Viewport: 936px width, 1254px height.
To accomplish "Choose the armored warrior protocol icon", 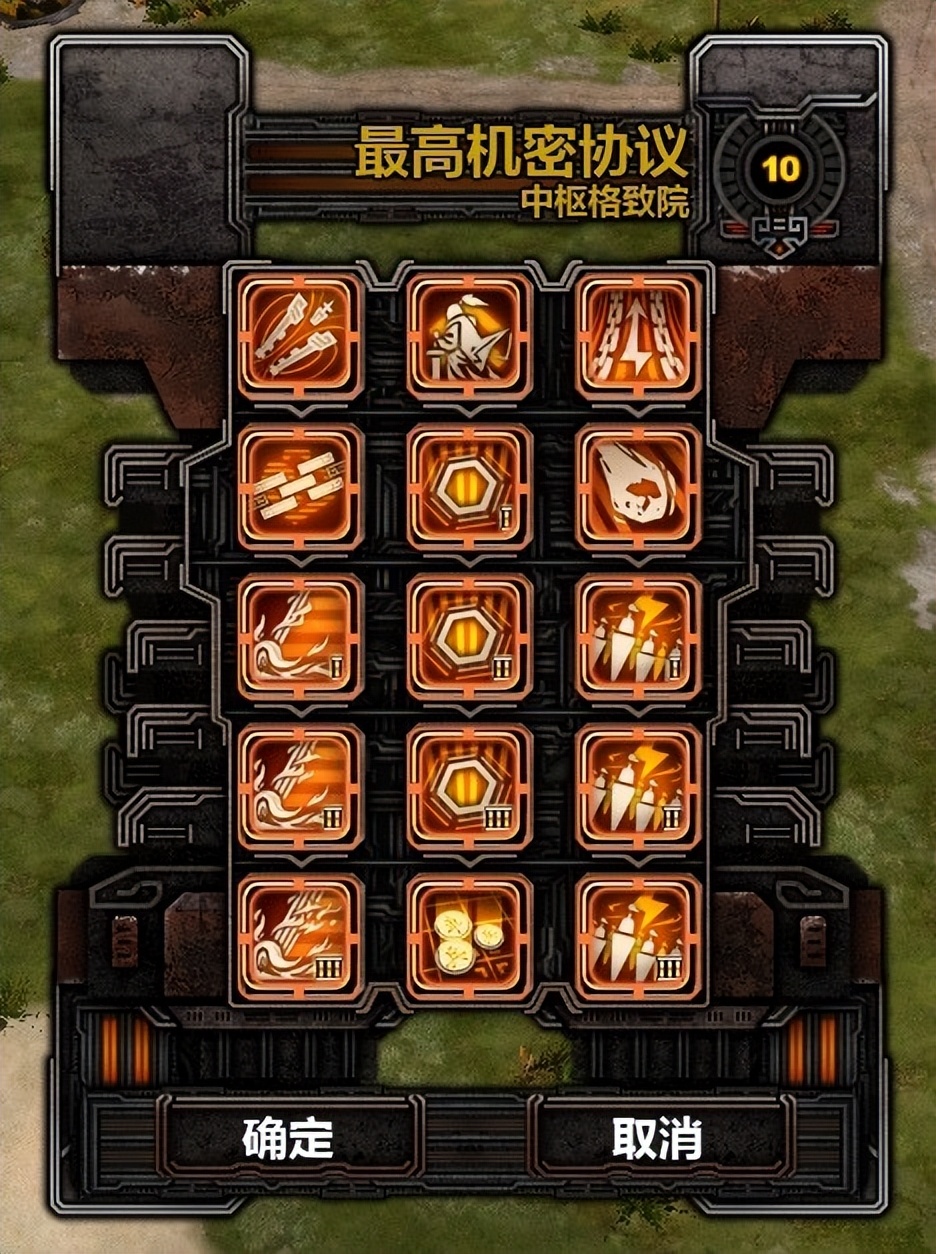I will [469, 335].
